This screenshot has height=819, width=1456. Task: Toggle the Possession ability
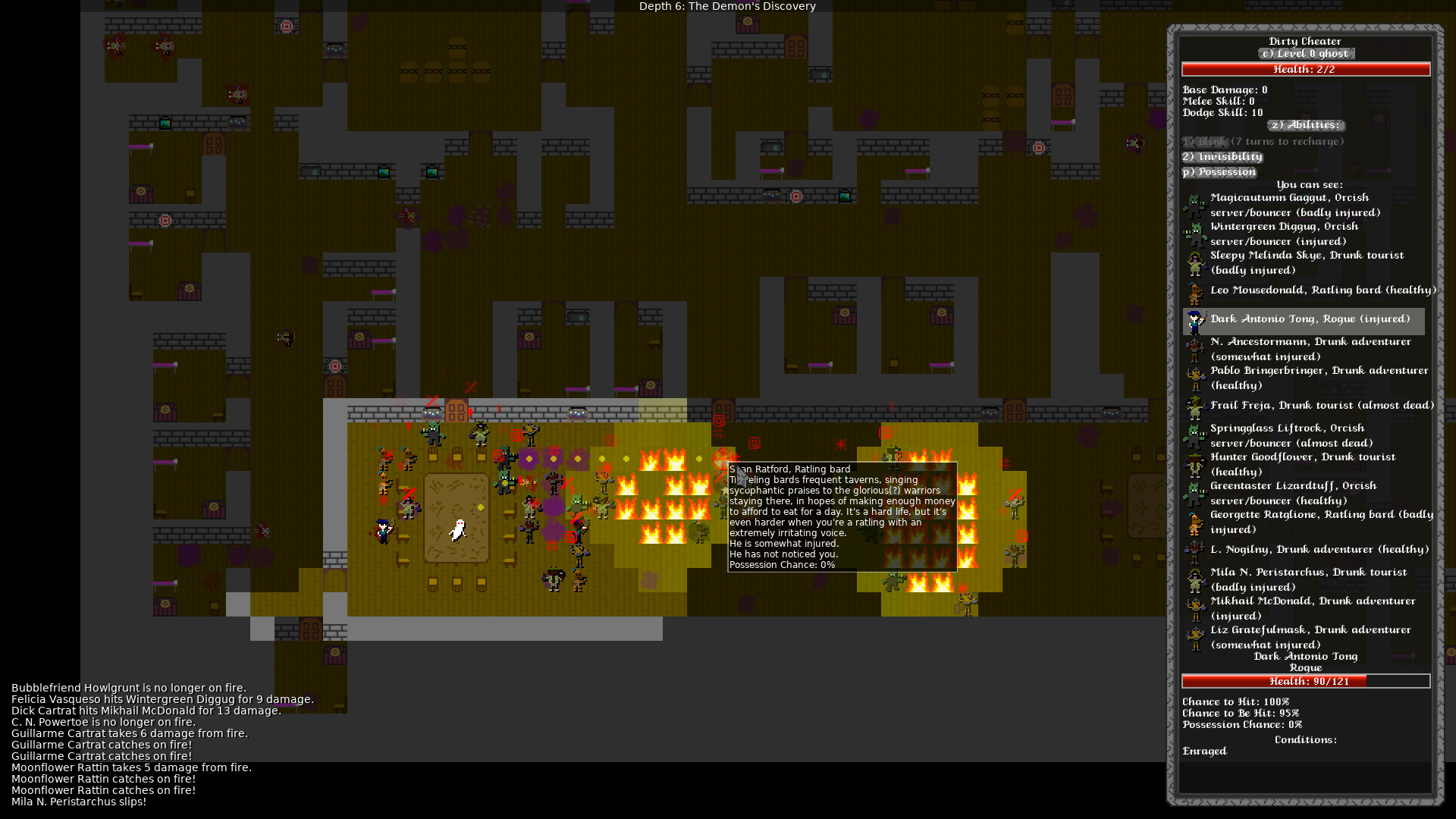click(x=1219, y=172)
